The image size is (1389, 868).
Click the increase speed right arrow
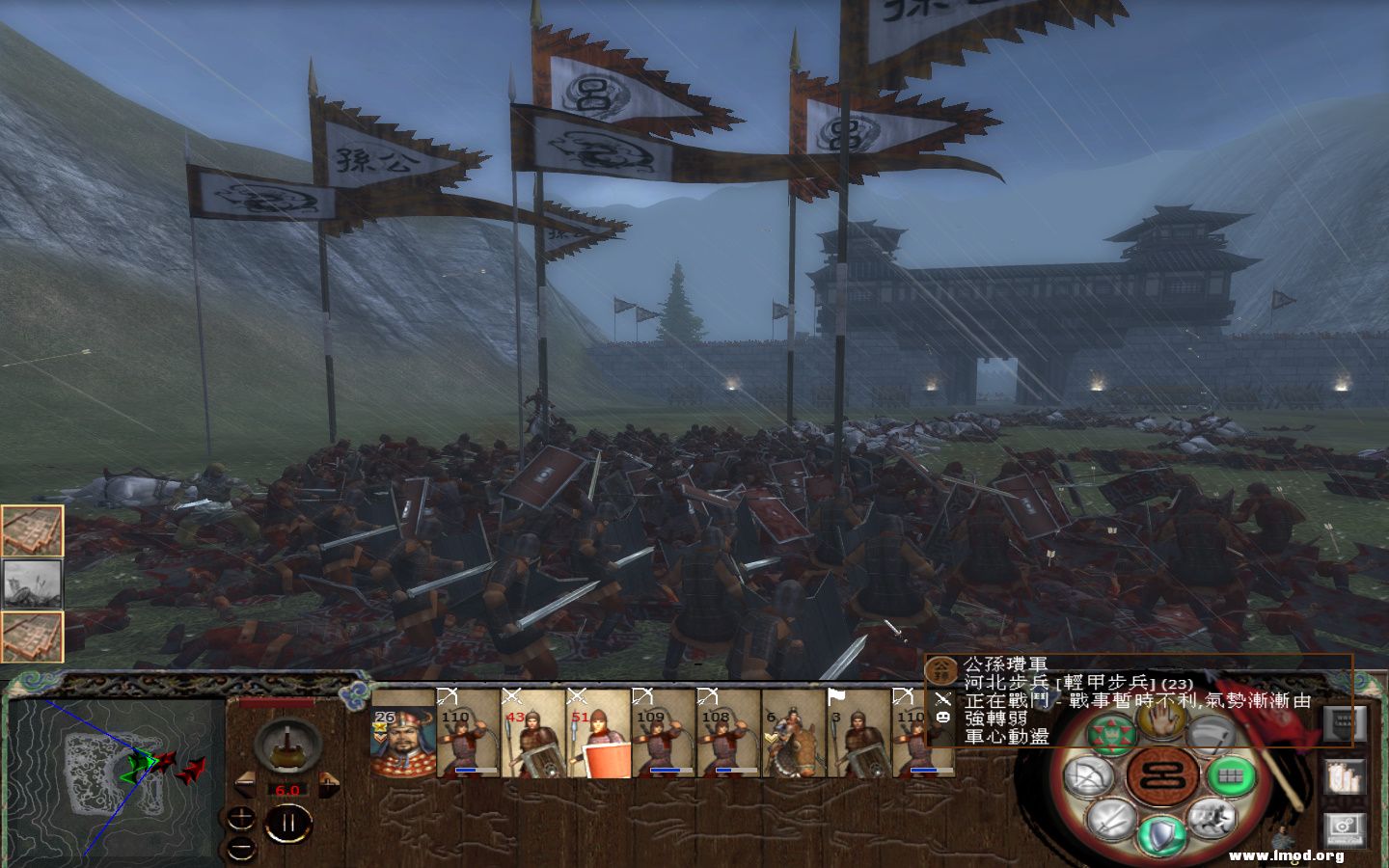(329, 782)
